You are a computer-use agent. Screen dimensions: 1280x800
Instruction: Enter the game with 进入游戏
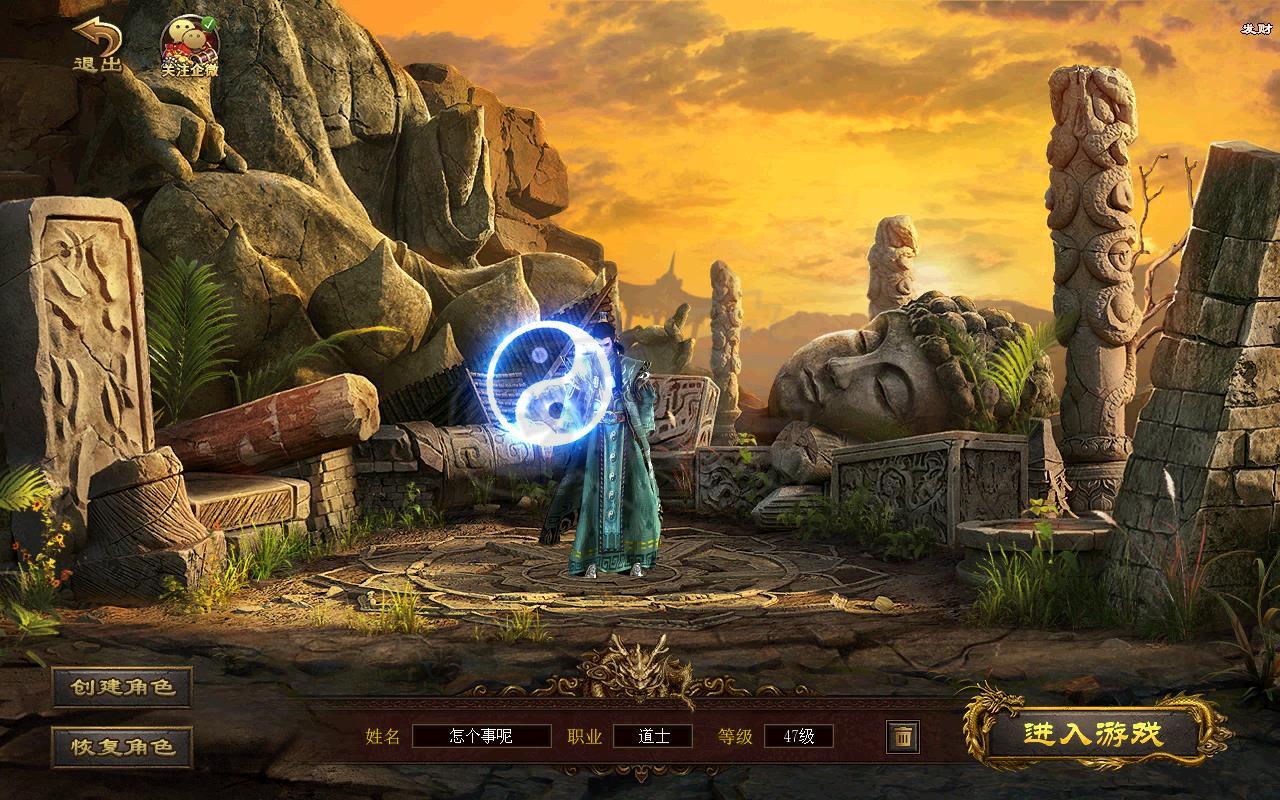[x=1093, y=734]
